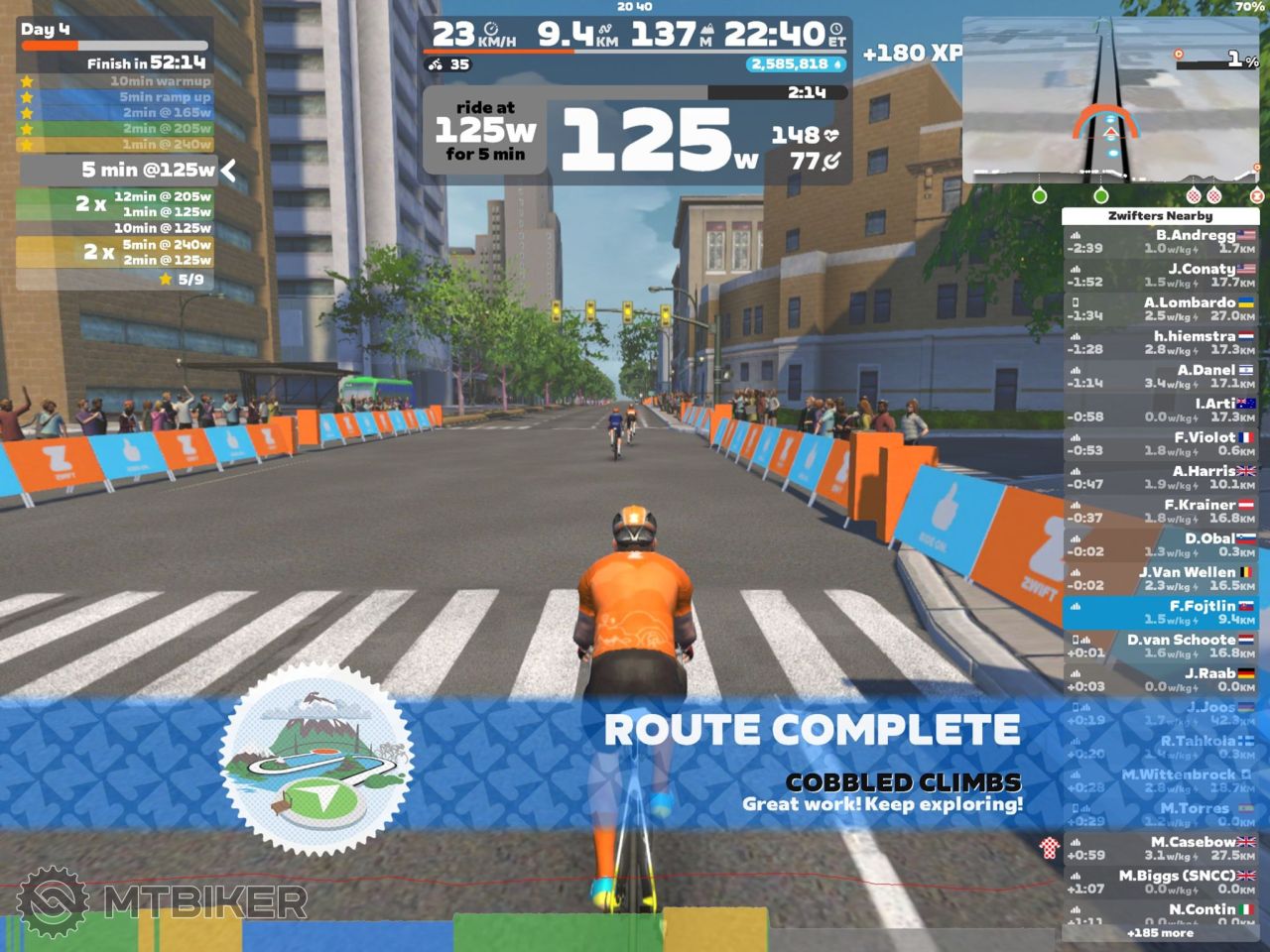Choose A.Lombardo from the rider list
This screenshot has height=952, width=1270.
[x=1161, y=309]
